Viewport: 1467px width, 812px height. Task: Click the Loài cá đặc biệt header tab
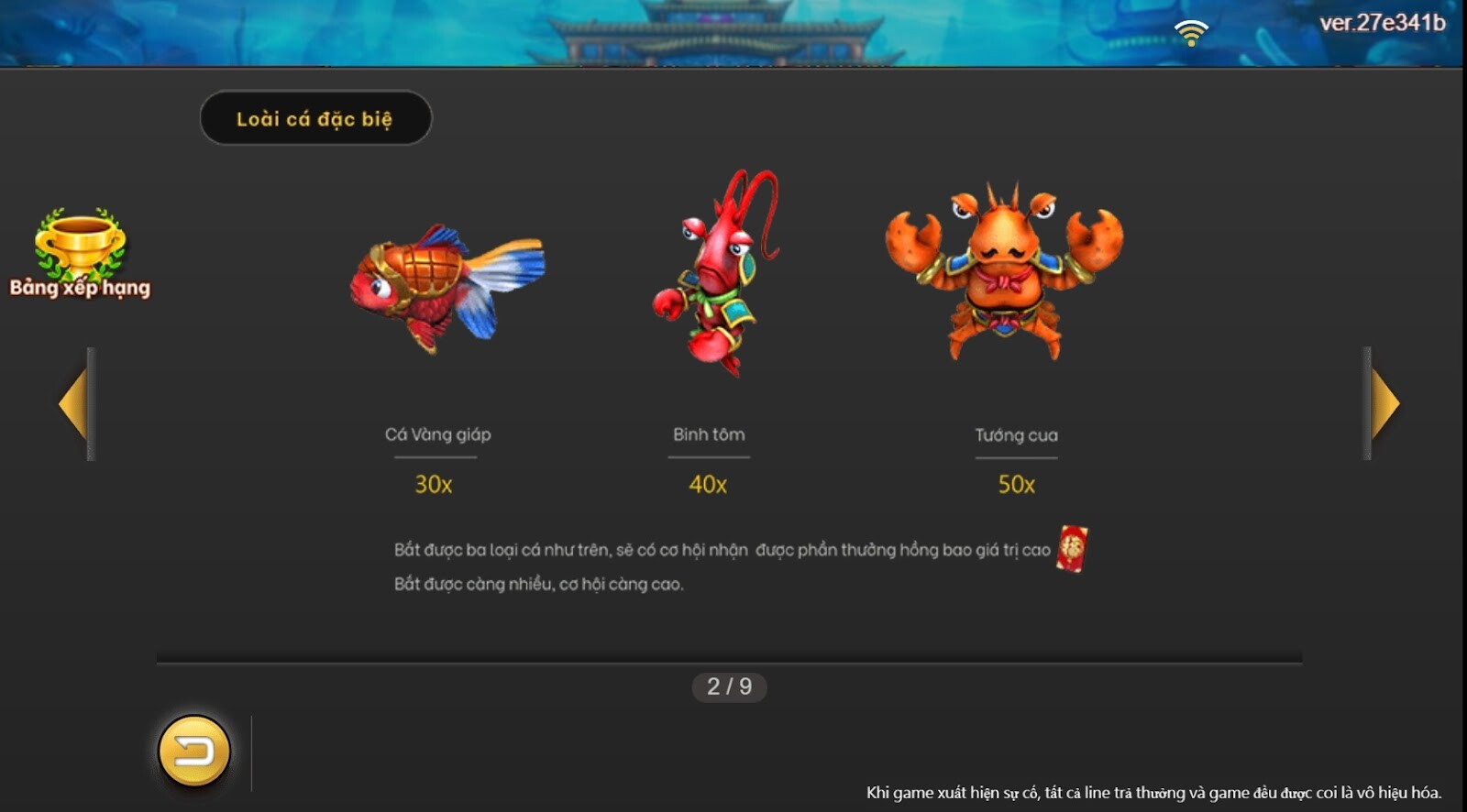(x=316, y=117)
